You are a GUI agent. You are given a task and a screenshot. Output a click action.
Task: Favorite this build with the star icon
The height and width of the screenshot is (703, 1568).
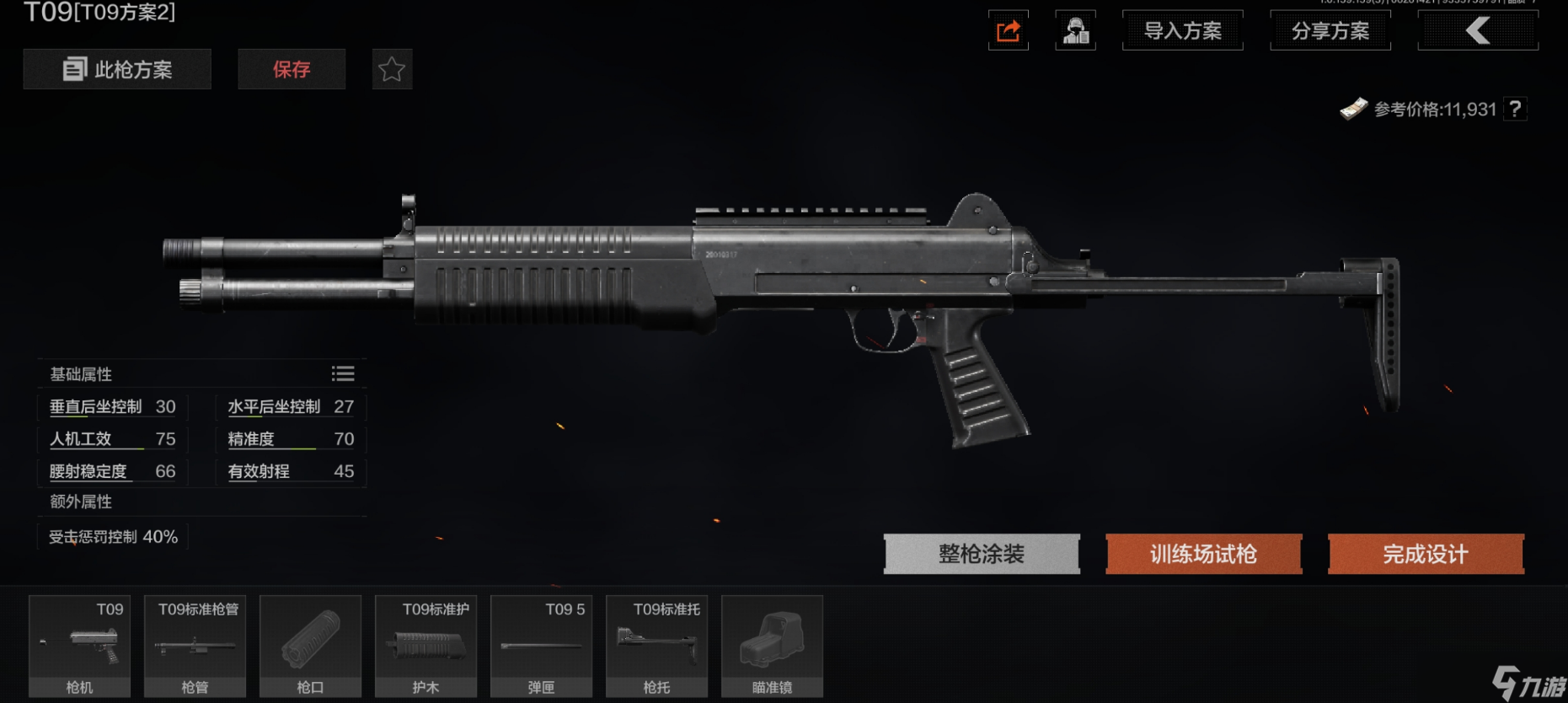tap(392, 69)
